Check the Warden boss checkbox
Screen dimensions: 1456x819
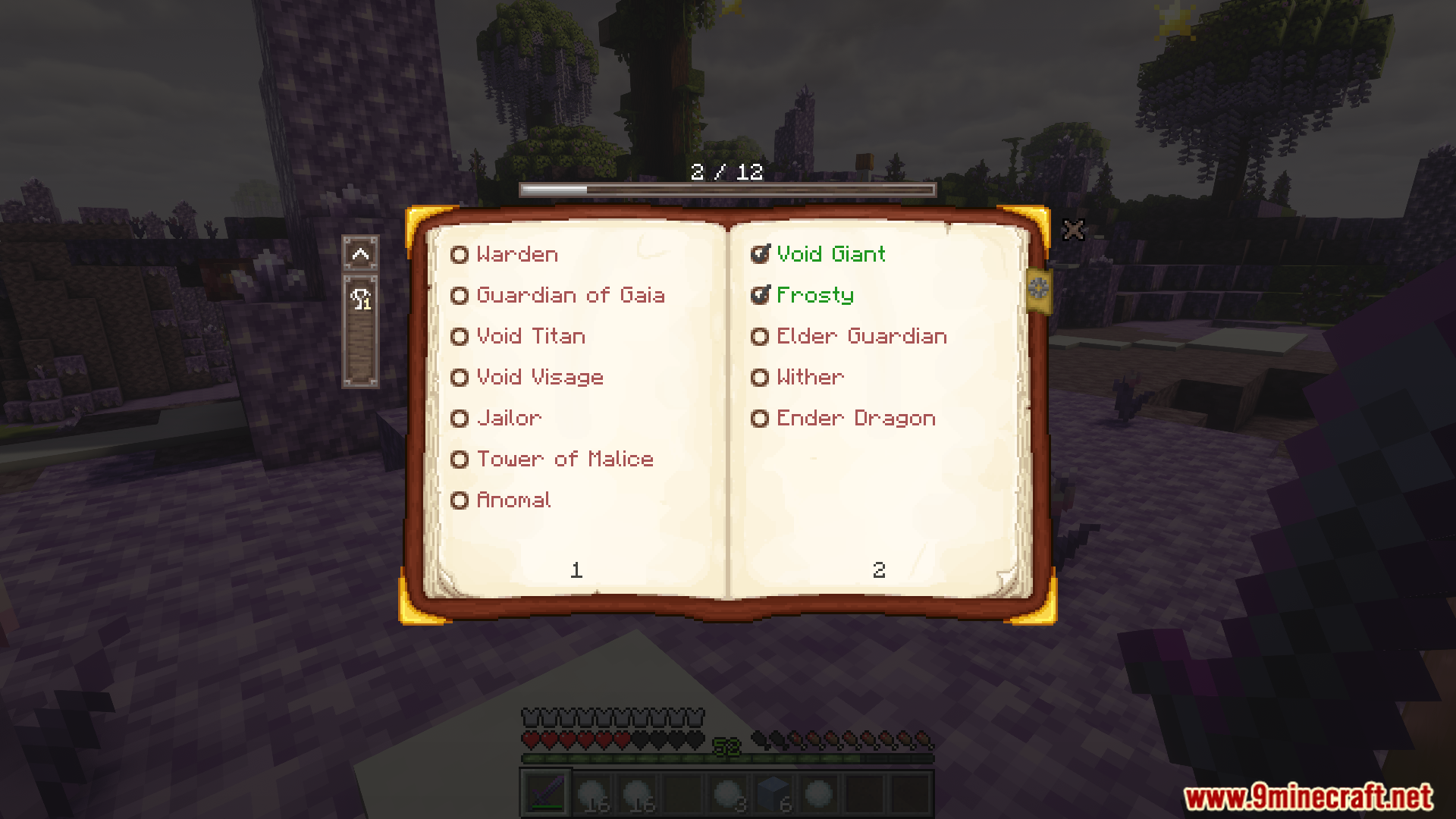[x=460, y=255]
